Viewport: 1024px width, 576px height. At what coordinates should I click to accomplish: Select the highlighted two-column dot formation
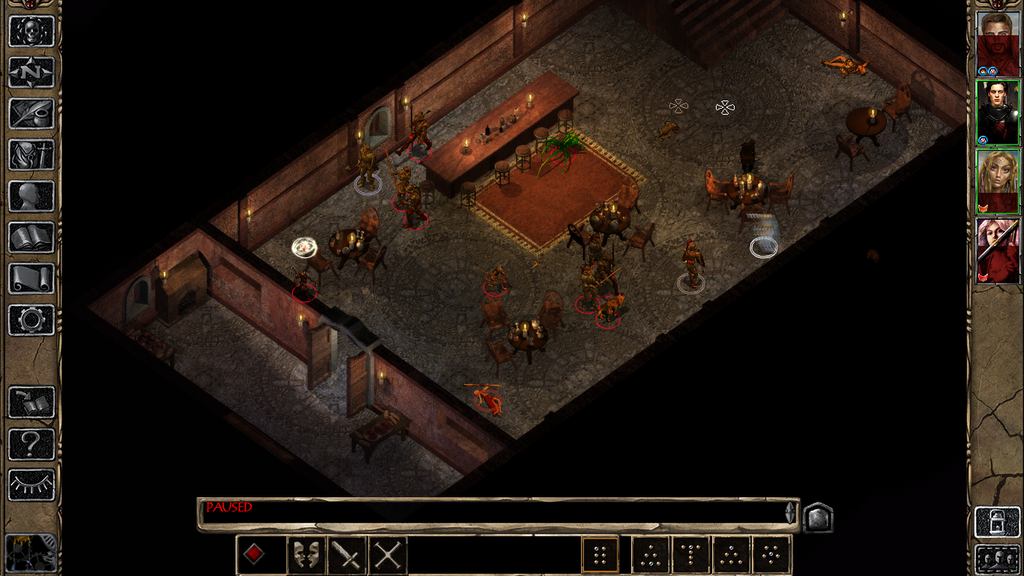tap(601, 554)
